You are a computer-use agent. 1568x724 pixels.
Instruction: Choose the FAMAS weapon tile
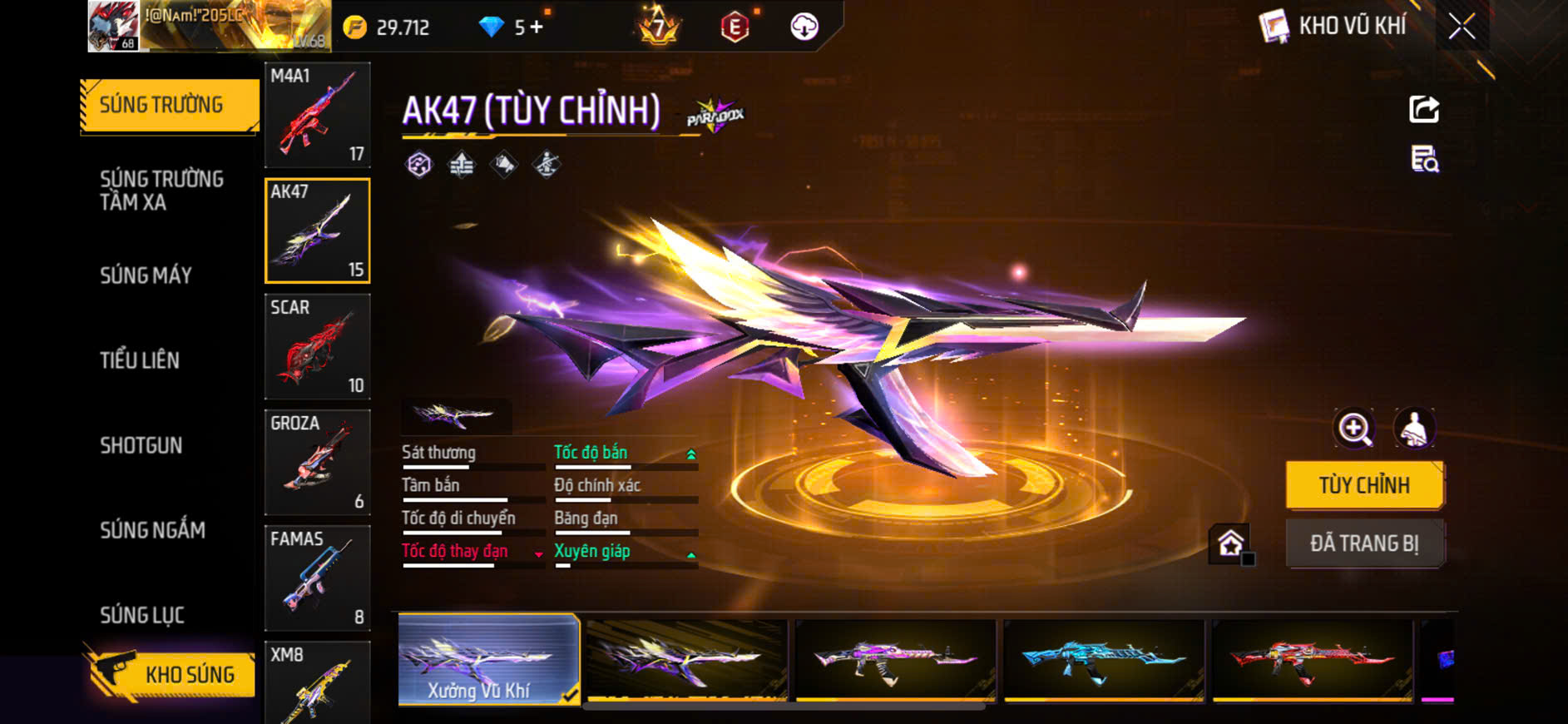coord(317,578)
